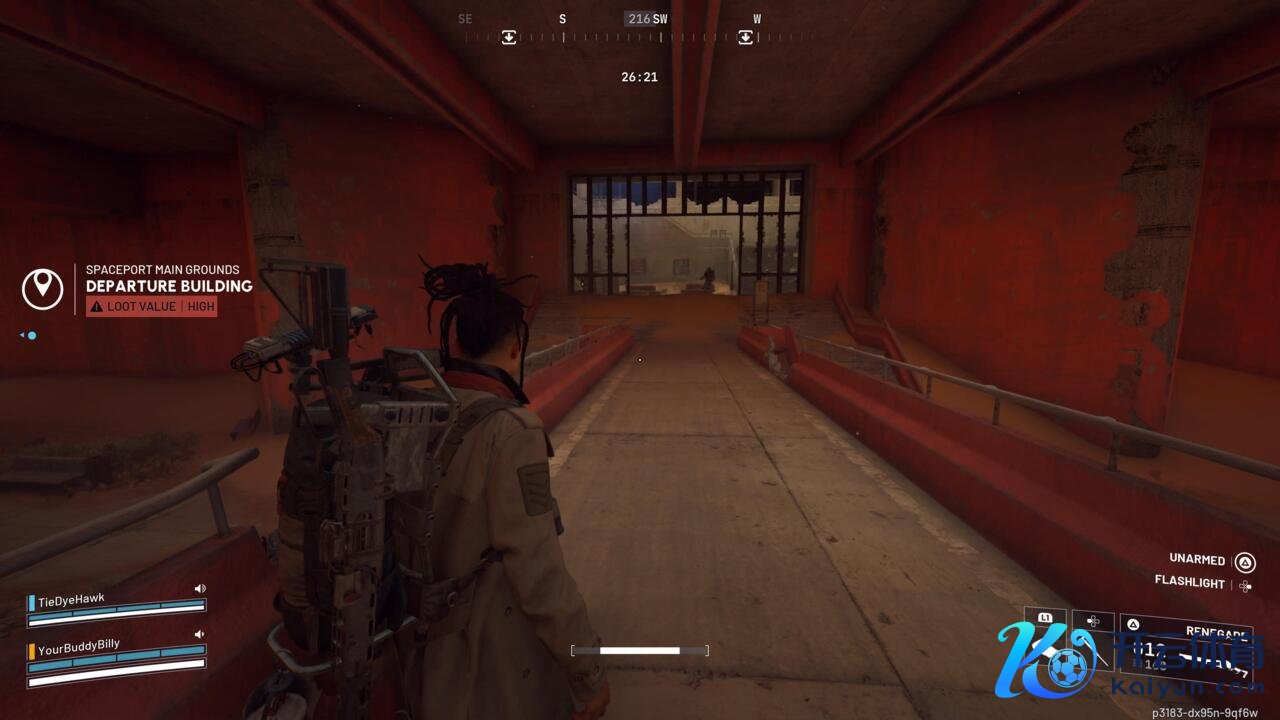Viewport: 1280px width, 720px height.
Task: Click the Departure Building location pin icon
Action: pyautogui.click(x=42, y=288)
